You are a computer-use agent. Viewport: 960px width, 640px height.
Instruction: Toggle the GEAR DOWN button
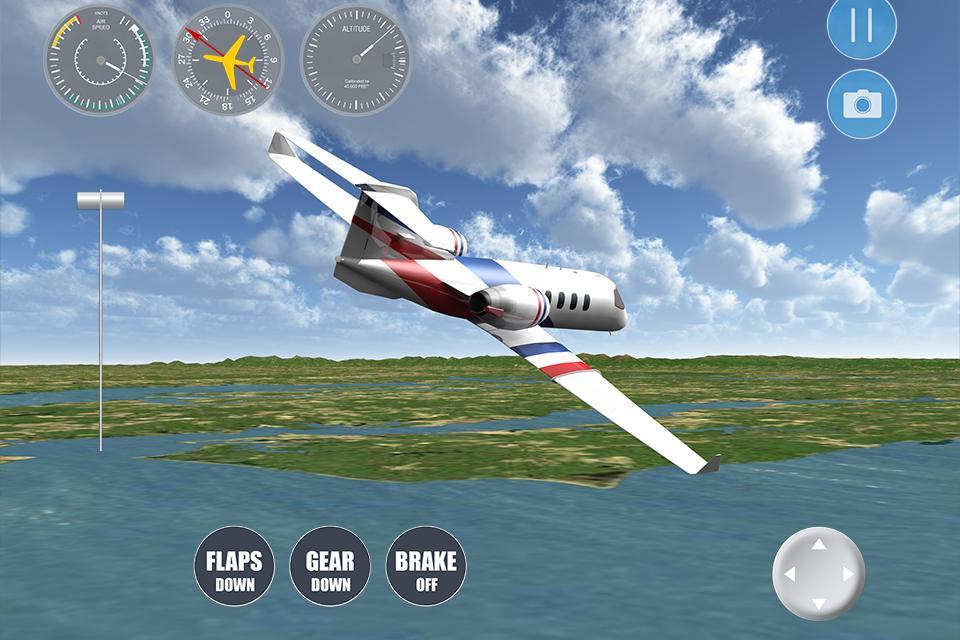(x=330, y=566)
